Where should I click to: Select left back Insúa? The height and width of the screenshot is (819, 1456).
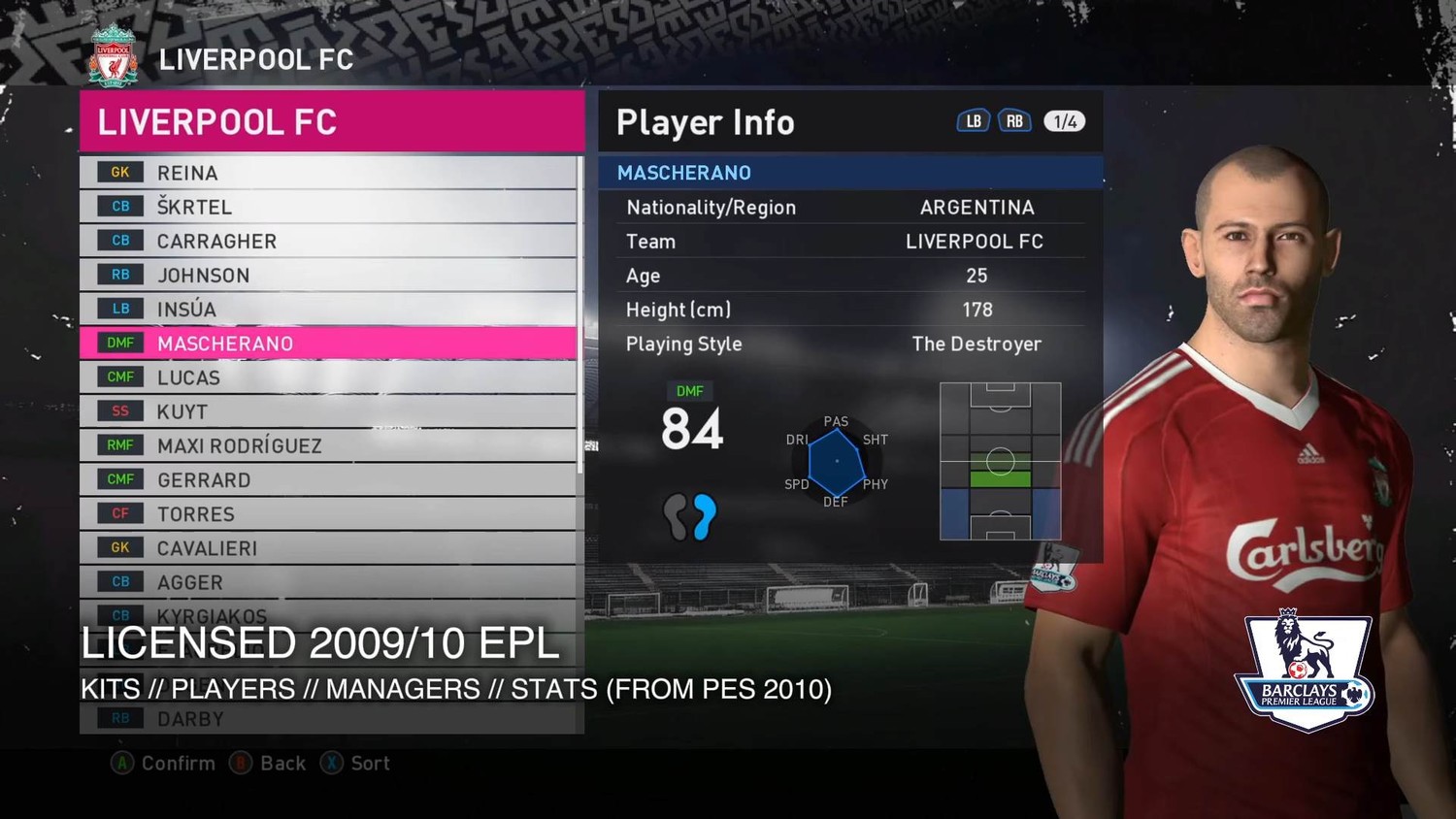click(x=328, y=310)
